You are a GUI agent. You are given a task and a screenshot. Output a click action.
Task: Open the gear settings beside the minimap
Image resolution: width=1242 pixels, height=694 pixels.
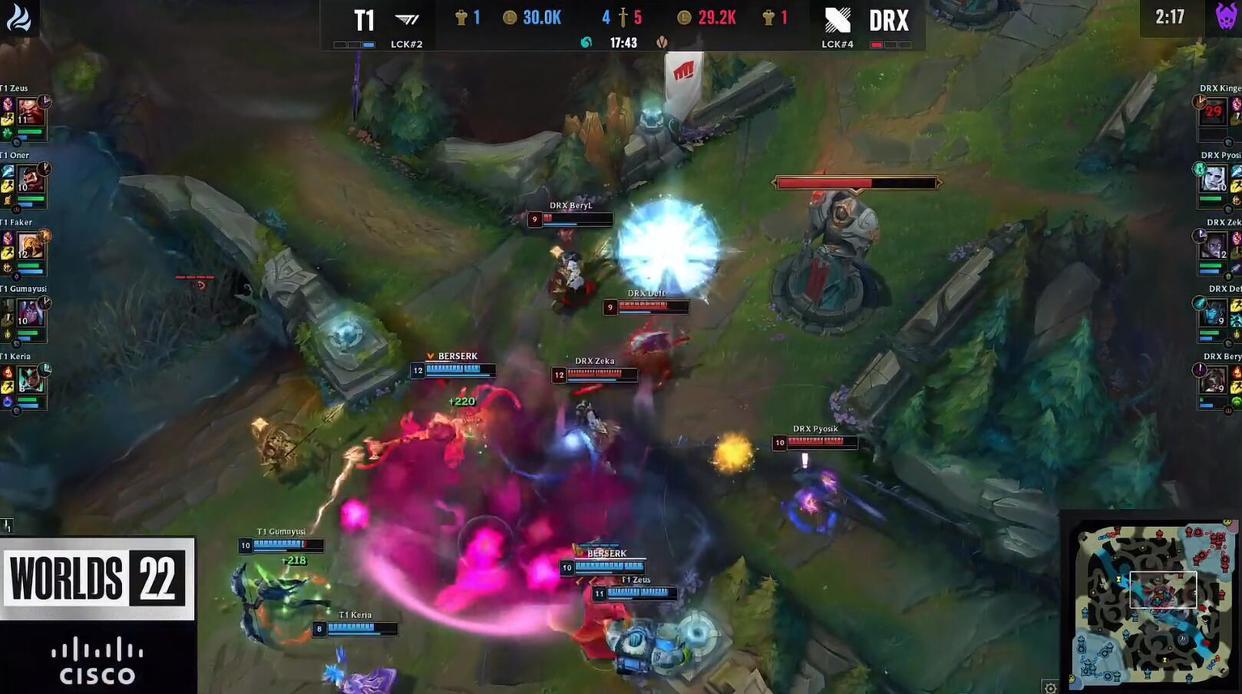tap(1050, 687)
